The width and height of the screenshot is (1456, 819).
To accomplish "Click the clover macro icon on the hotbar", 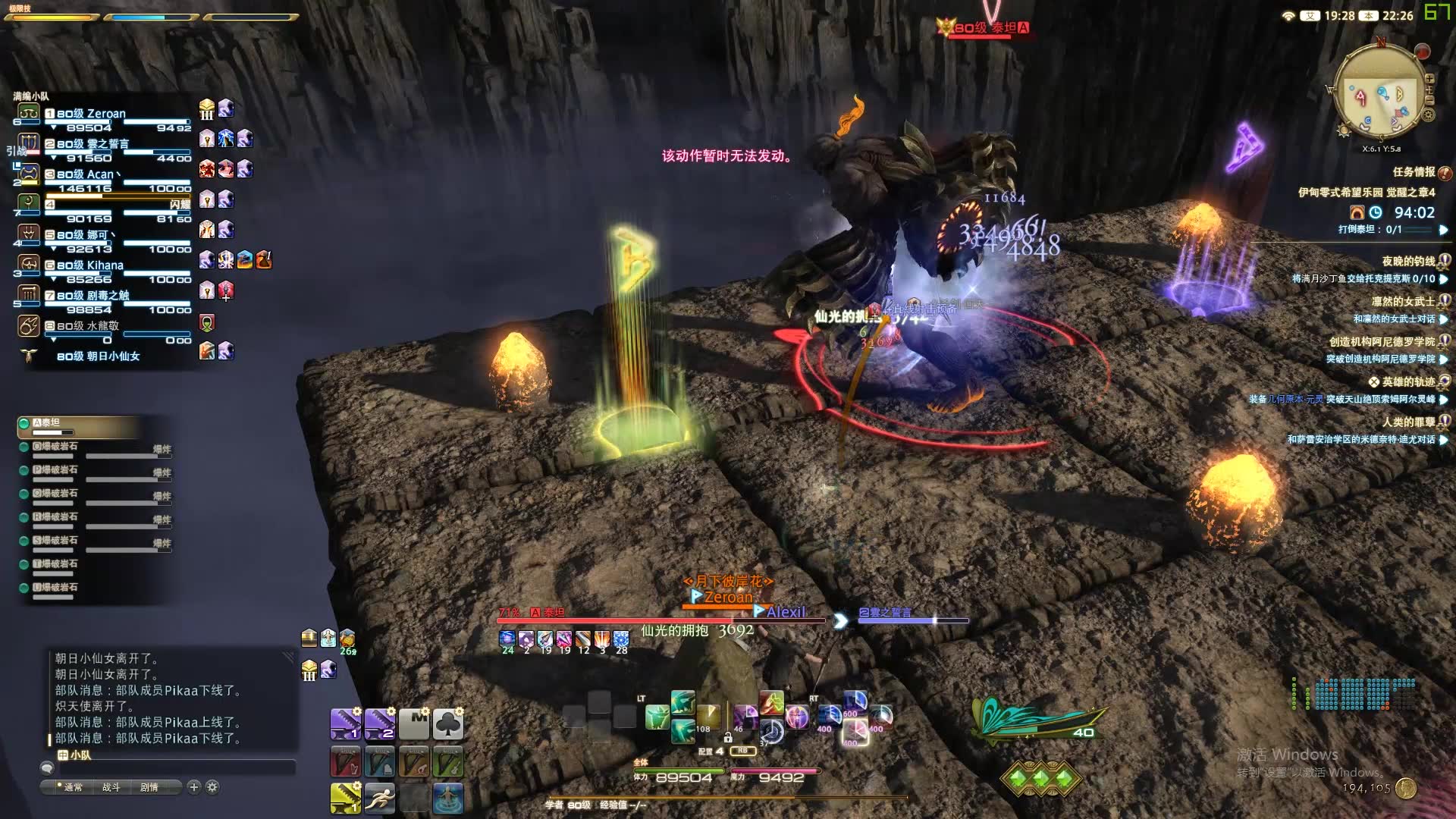I will coord(447,723).
